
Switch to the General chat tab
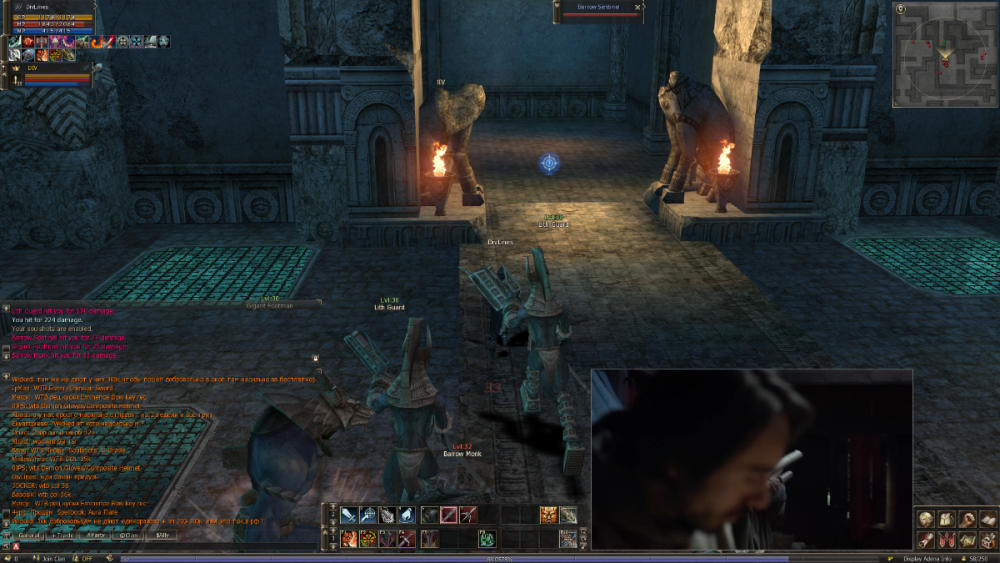click(28, 536)
